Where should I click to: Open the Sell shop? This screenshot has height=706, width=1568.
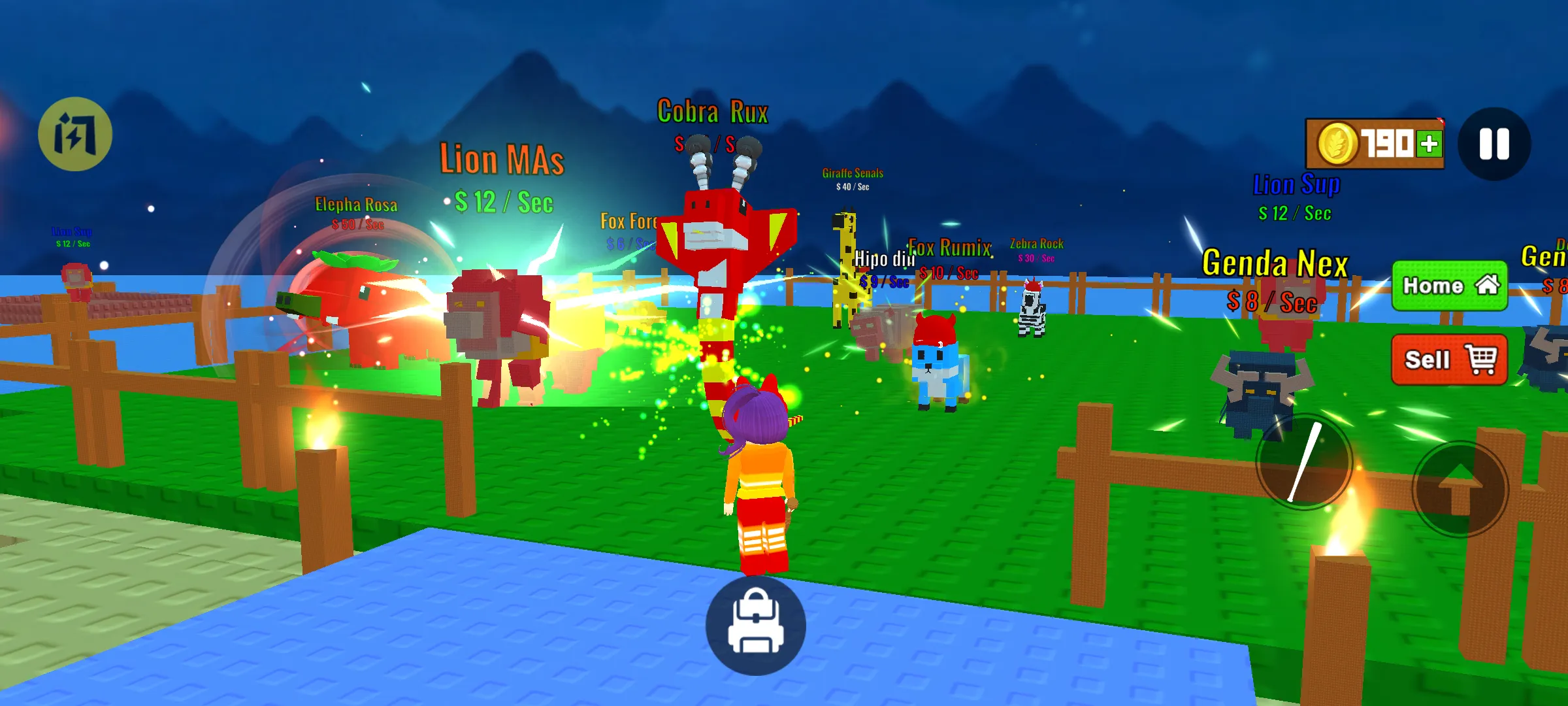coord(1449,360)
